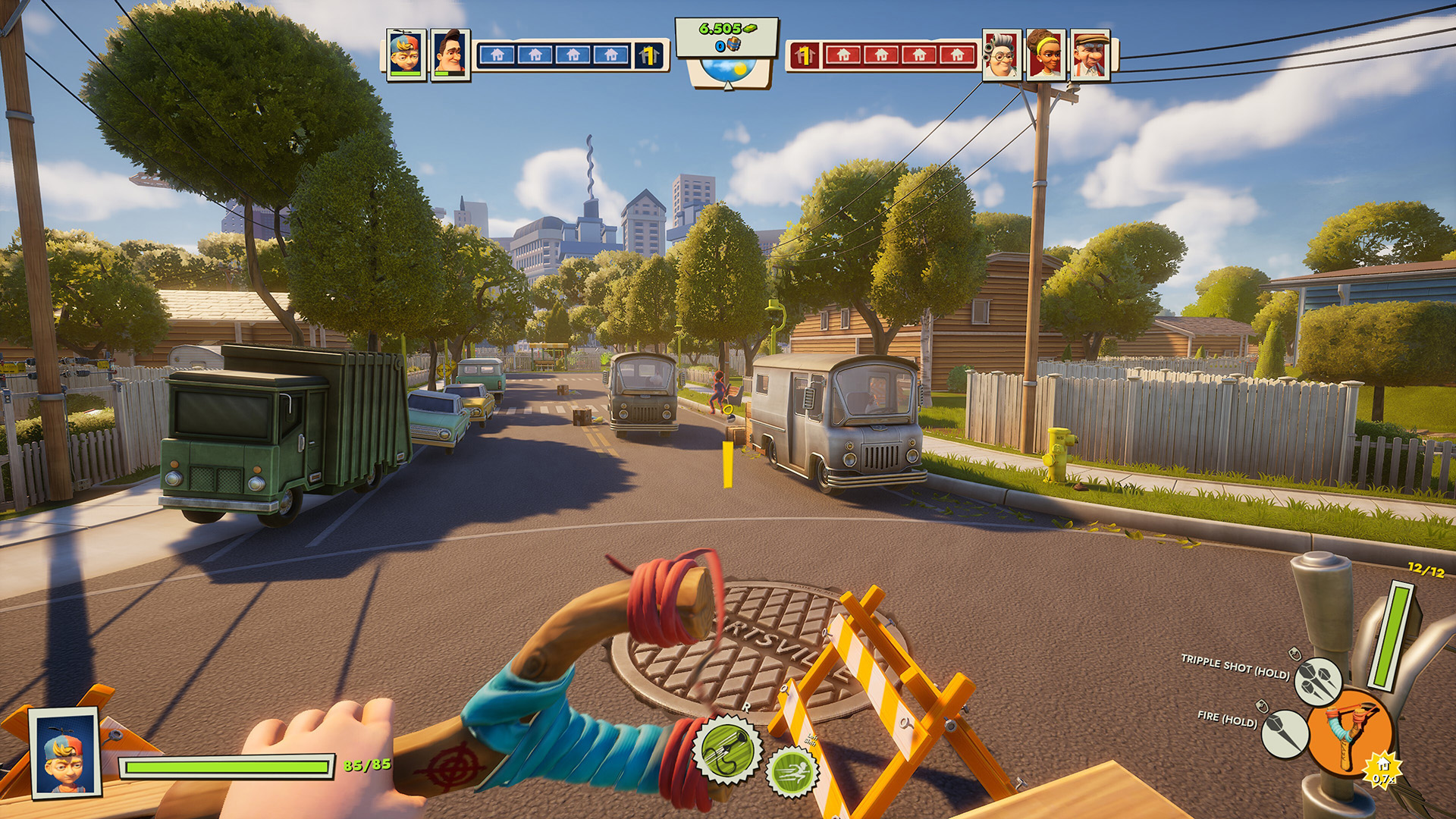This screenshot has width=1456, height=819.
Task: Activate the grappling hook bottle-cap ability
Action: click(x=728, y=750)
